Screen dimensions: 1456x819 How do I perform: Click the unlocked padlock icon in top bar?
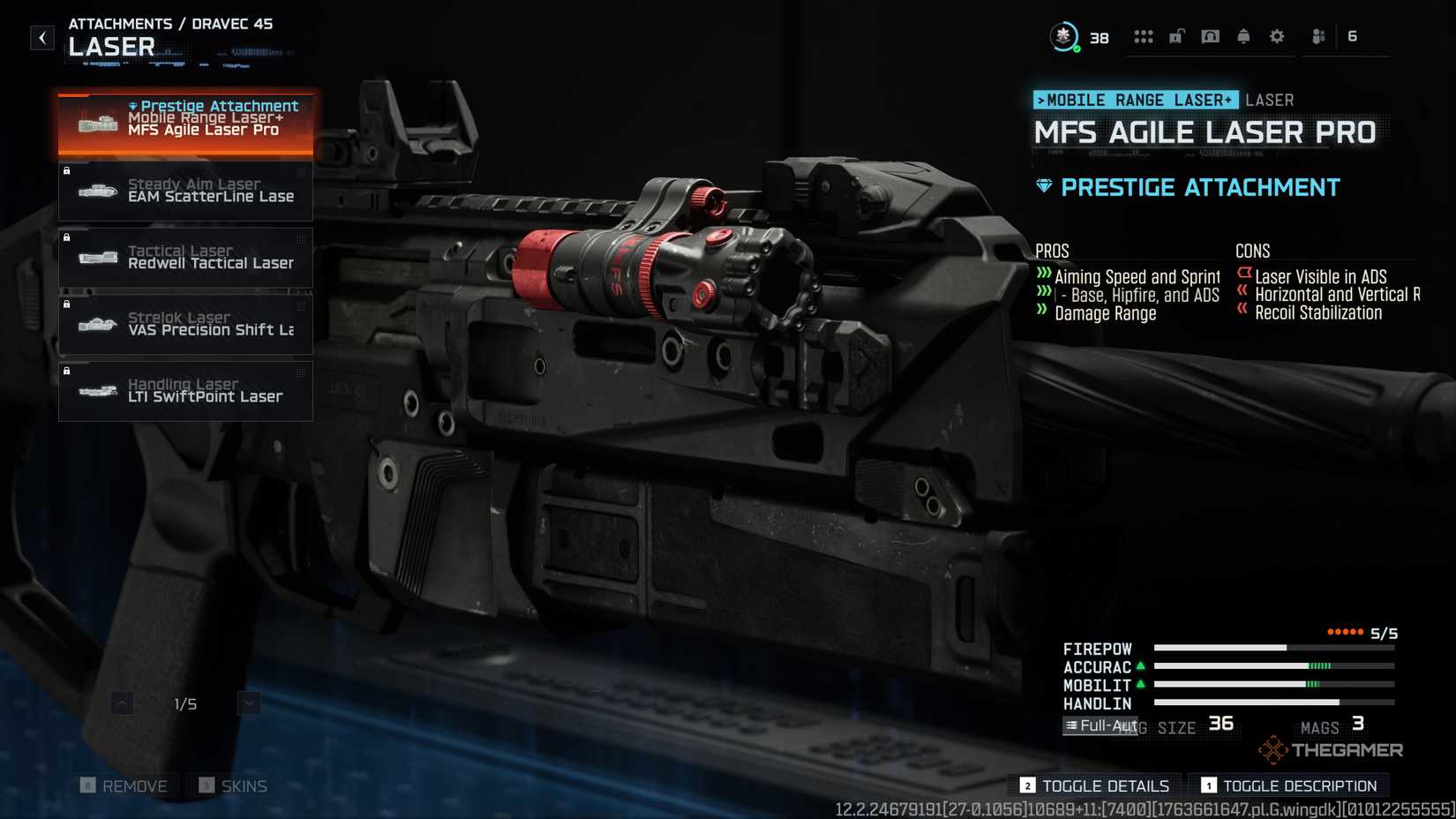coord(1176,36)
